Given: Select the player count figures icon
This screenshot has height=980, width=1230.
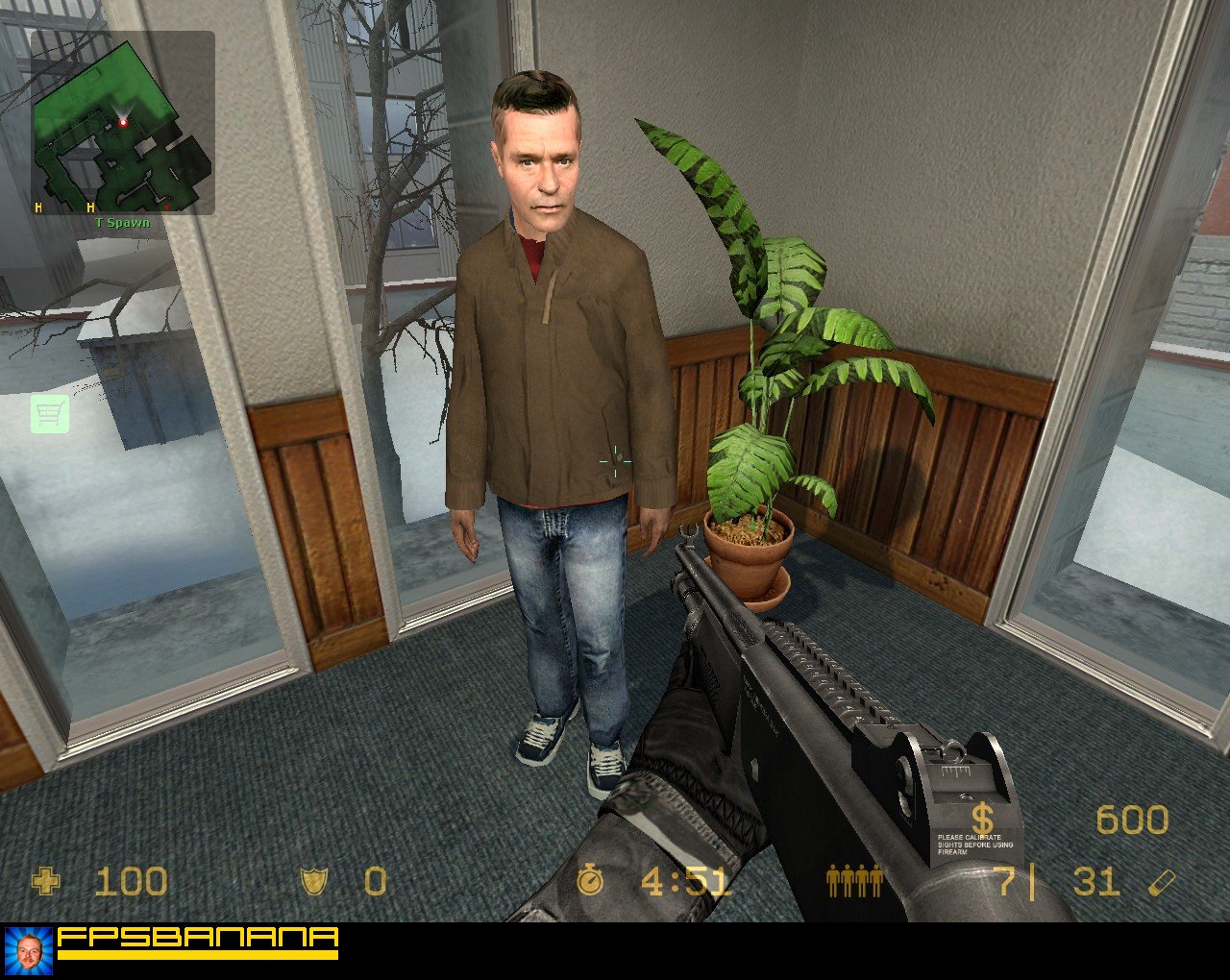Looking at the screenshot, I should coord(853,881).
